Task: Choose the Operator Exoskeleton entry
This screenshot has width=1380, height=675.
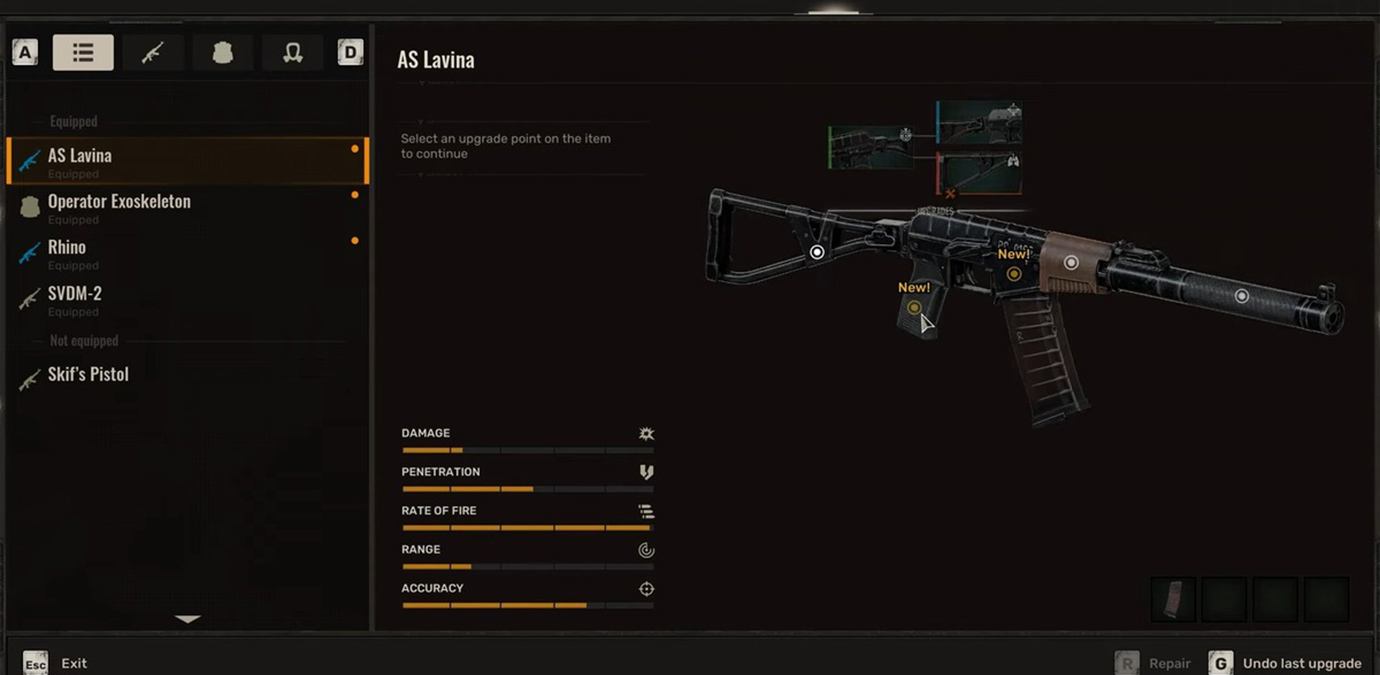Action: (187, 207)
